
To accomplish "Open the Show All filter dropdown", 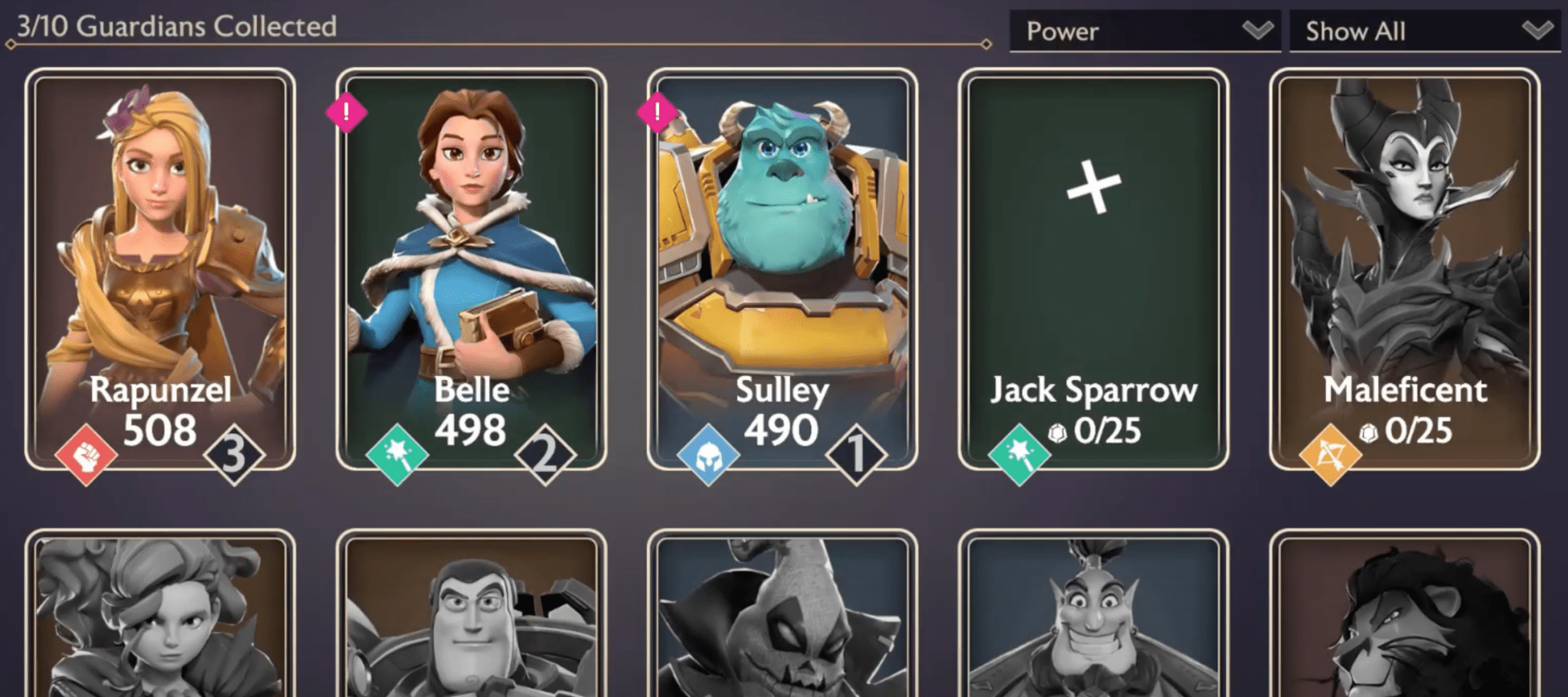I will coord(1424,31).
